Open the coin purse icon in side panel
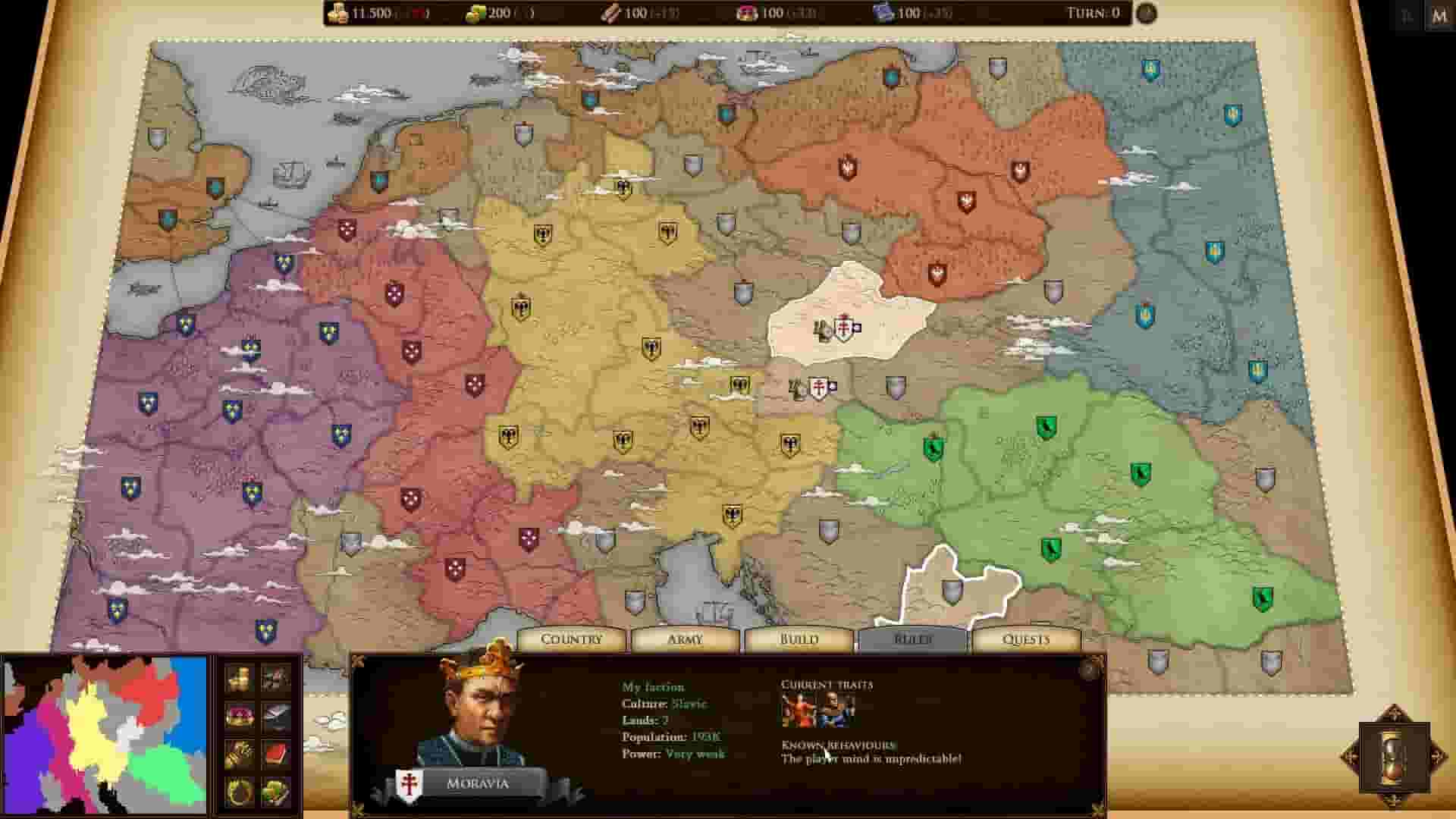 pos(239,677)
